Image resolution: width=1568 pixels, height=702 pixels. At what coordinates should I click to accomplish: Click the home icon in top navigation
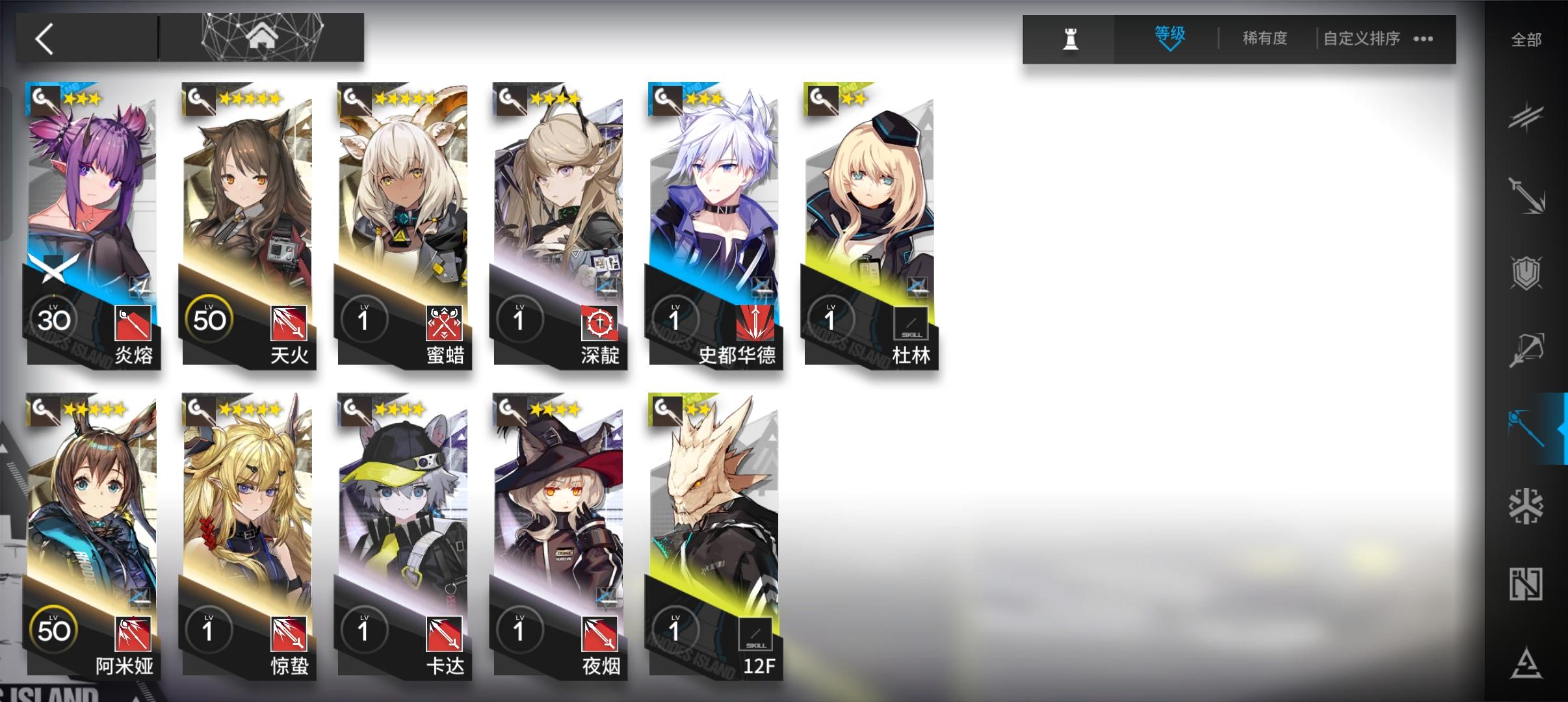pyautogui.click(x=262, y=38)
